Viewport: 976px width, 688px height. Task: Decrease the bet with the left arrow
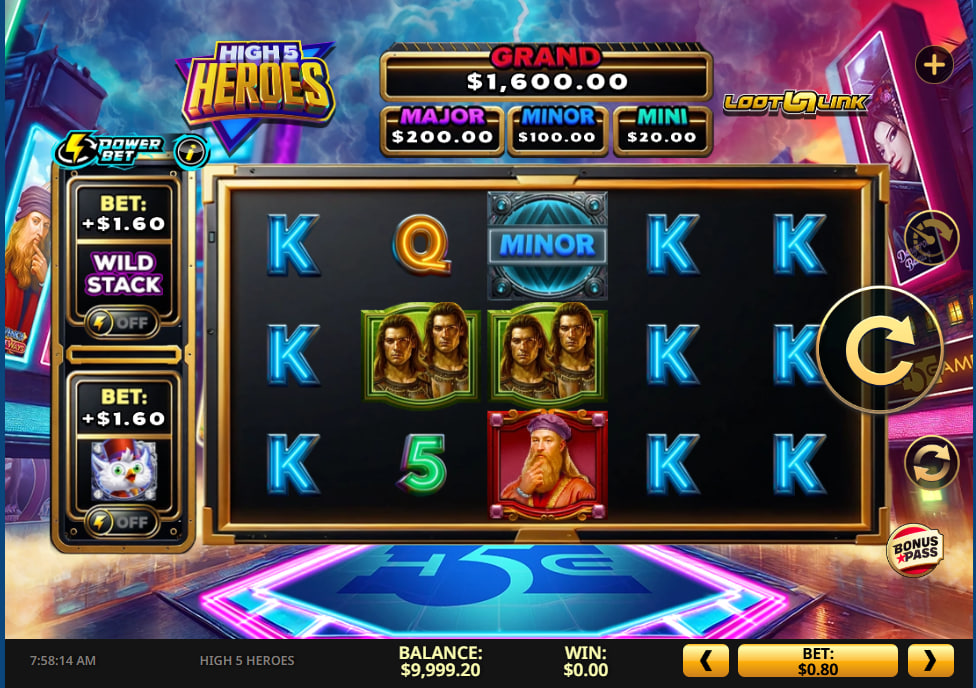706,661
